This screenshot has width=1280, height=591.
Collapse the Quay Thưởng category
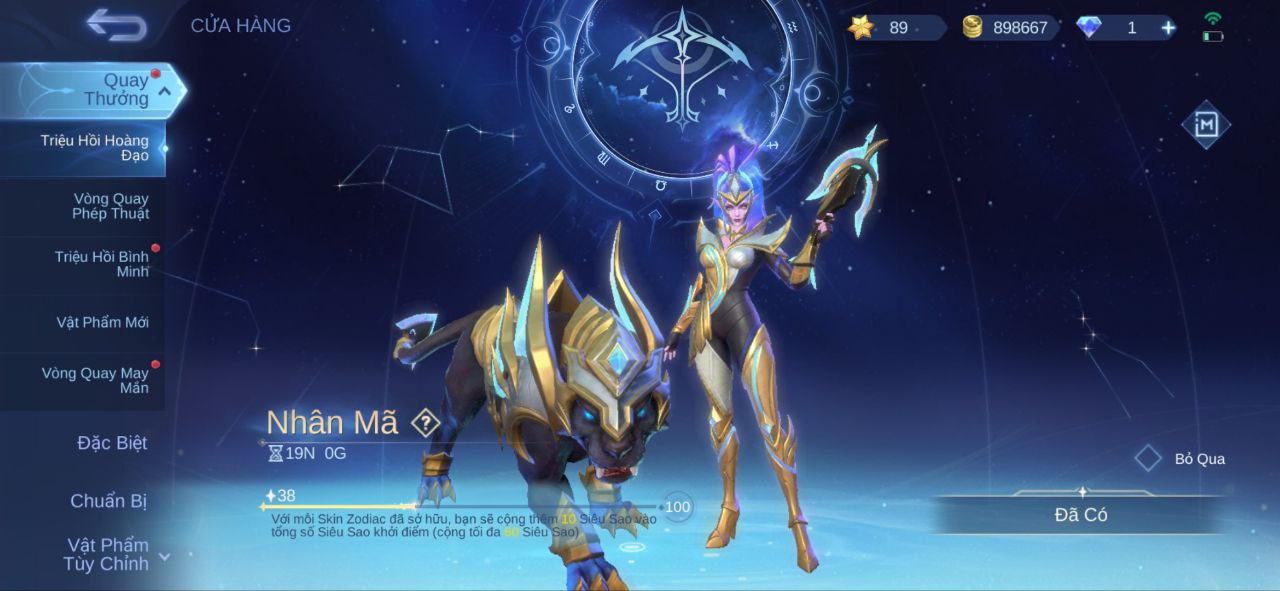166,91
